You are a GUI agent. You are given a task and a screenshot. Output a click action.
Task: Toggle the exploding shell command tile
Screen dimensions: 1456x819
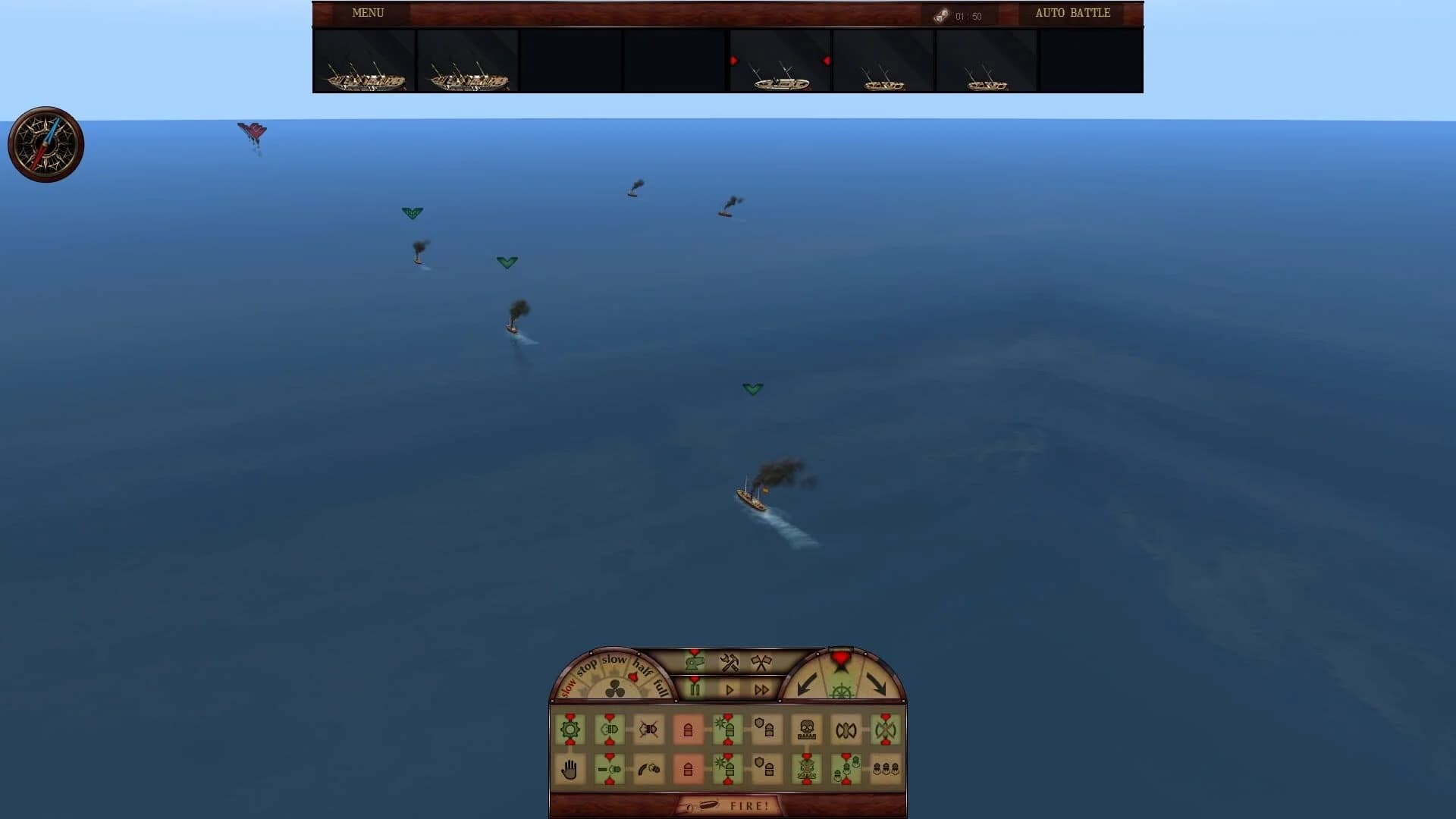pos(728,730)
